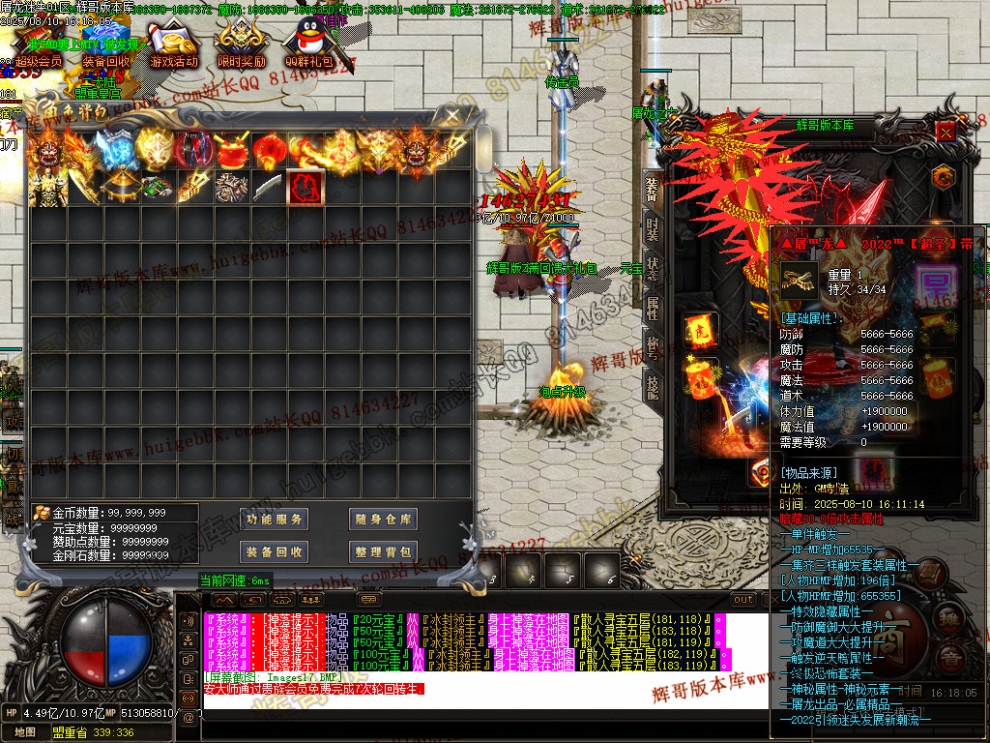Image resolution: width=990 pixels, height=743 pixels.
Task: Sort the bag with 整理背包
Action: click(x=382, y=551)
